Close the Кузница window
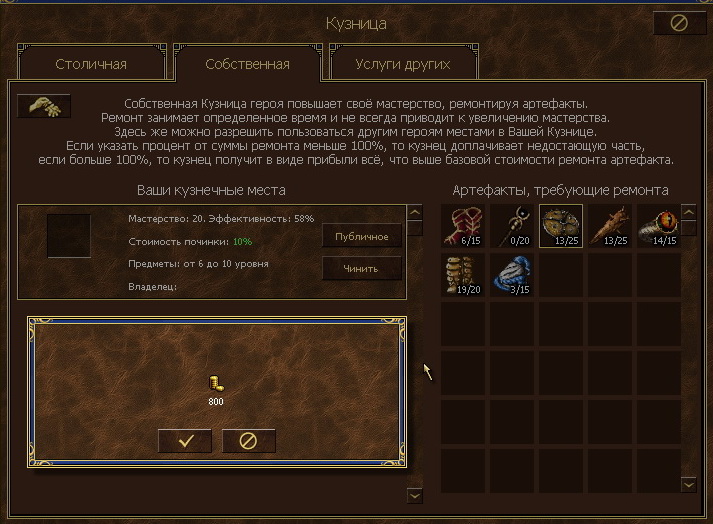This screenshot has height=524, width=713. pyautogui.click(x=678, y=23)
